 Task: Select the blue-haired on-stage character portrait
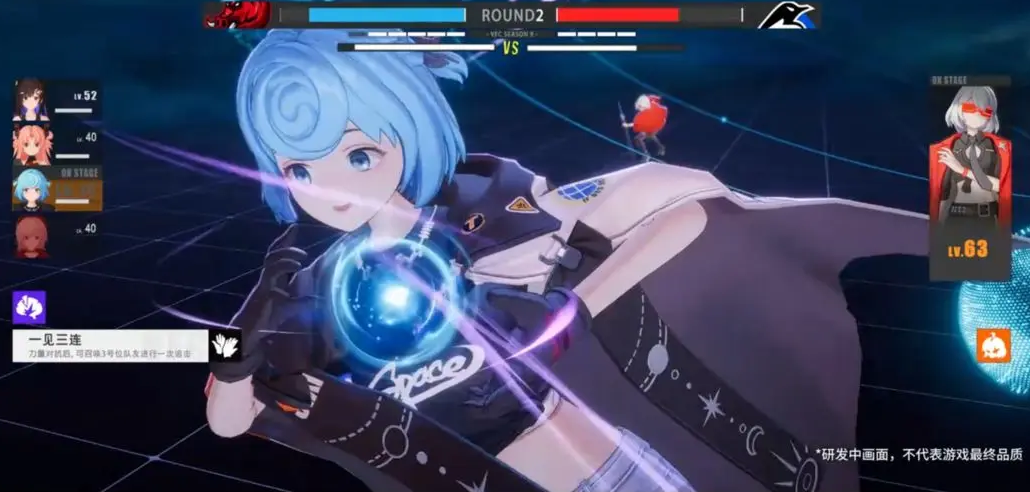(x=30, y=188)
